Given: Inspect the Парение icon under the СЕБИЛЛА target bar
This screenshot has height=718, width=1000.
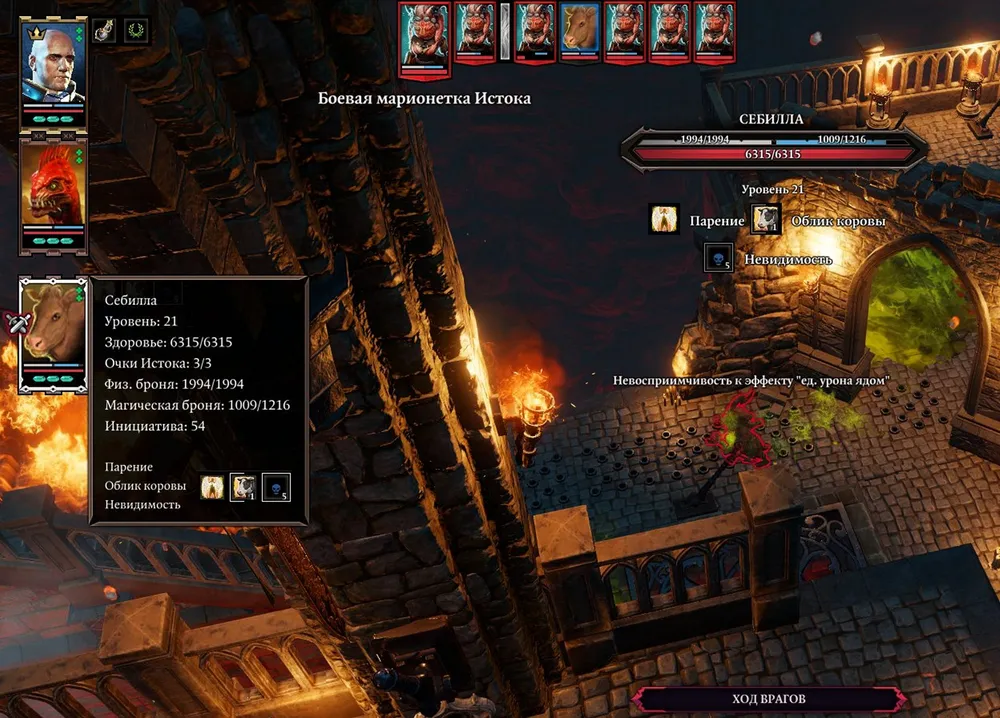Looking at the screenshot, I should (x=665, y=219).
